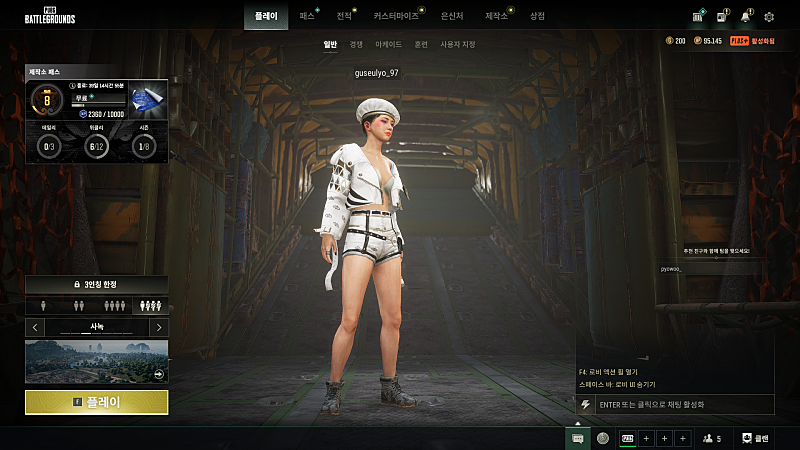Open 사용자 지정 custom match
Viewport: 800px width, 450px height.
(458, 45)
